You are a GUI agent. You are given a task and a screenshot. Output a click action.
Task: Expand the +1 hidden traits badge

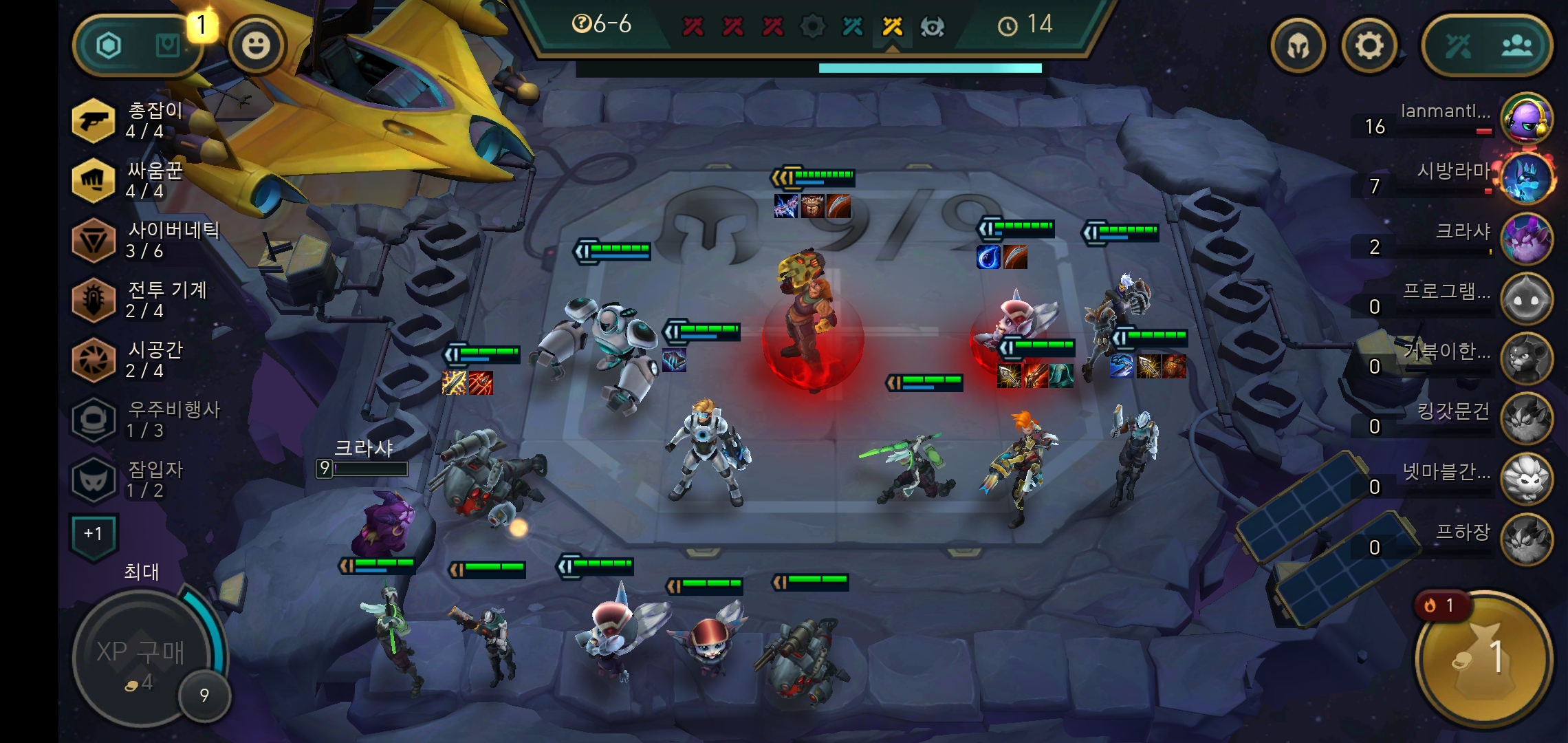[94, 535]
